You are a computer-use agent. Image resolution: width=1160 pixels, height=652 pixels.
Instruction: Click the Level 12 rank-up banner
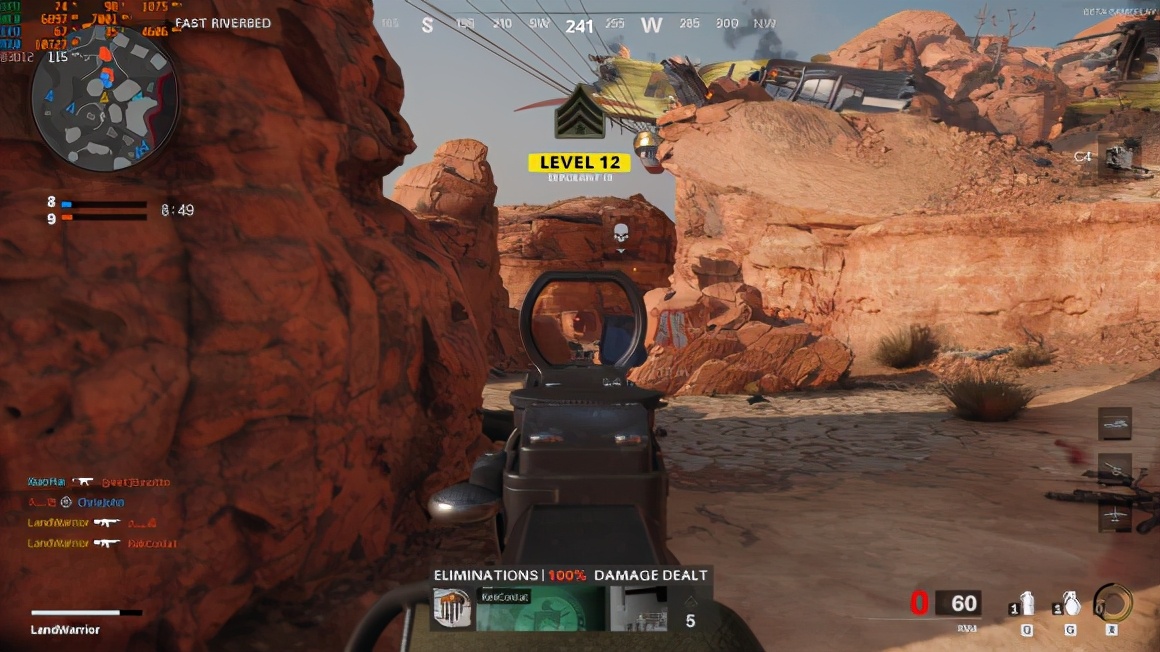(580, 162)
